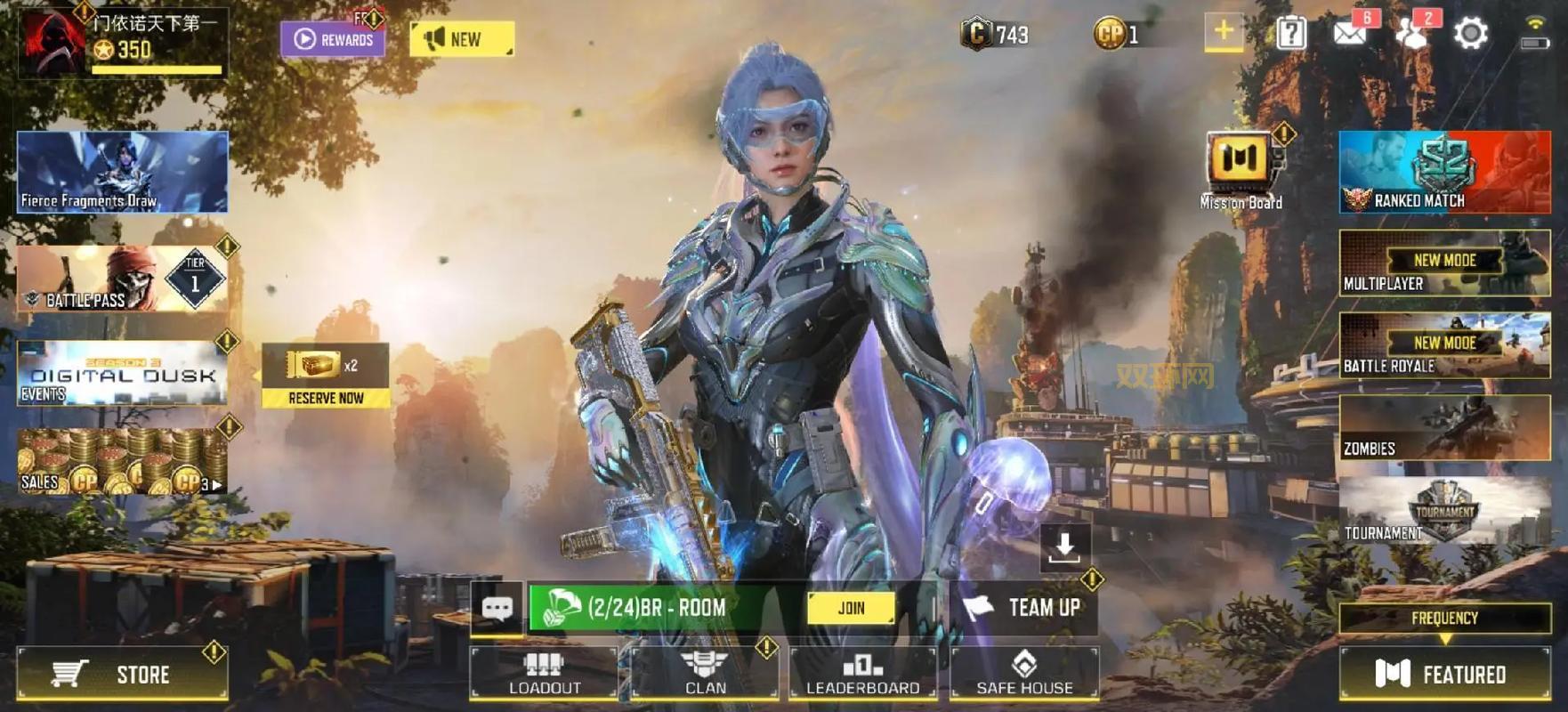Check the mail inbox
This screenshot has height=712, width=1568.
(1350, 34)
